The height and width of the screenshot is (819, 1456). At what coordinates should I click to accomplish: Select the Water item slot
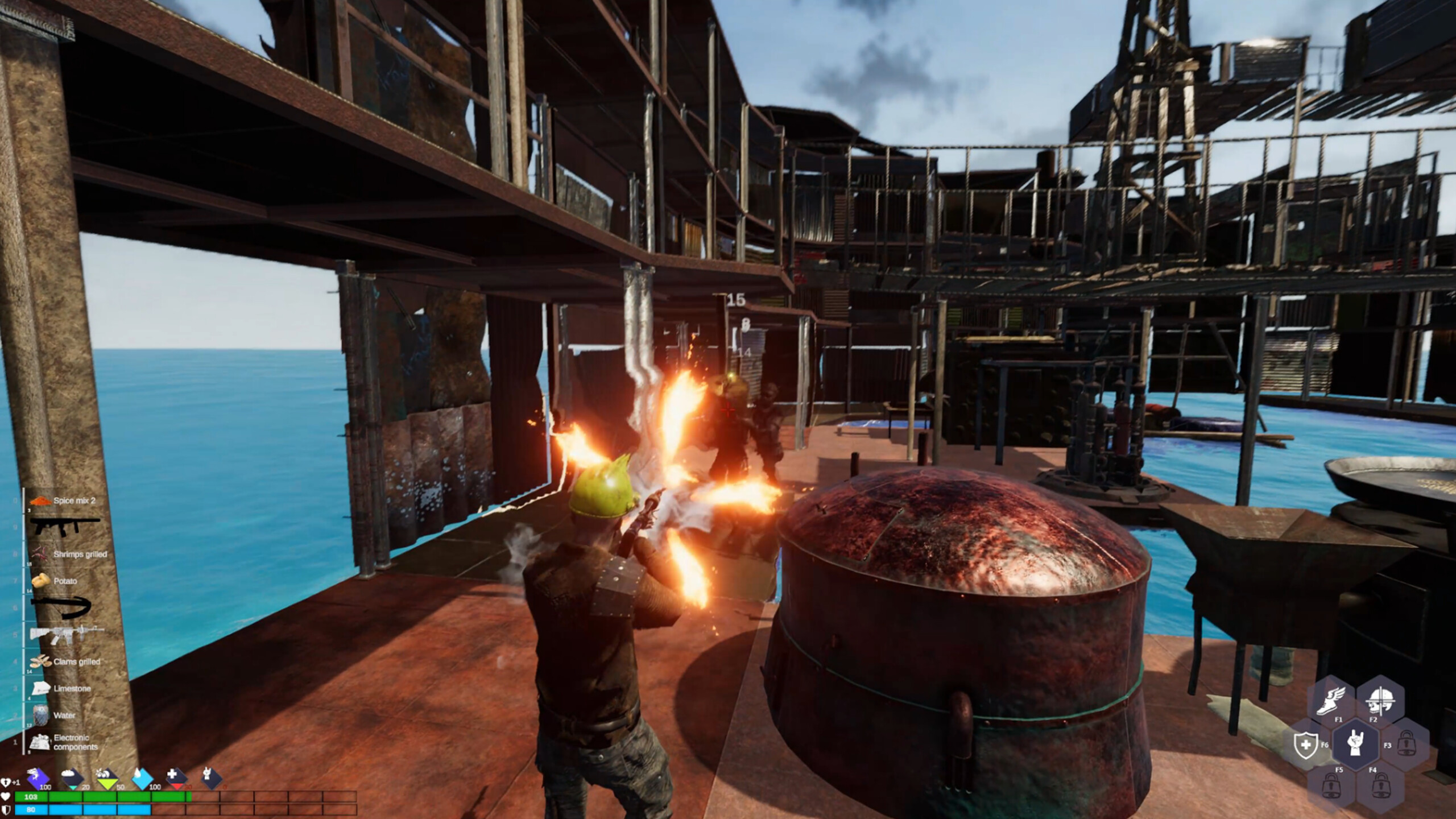[x=63, y=715]
